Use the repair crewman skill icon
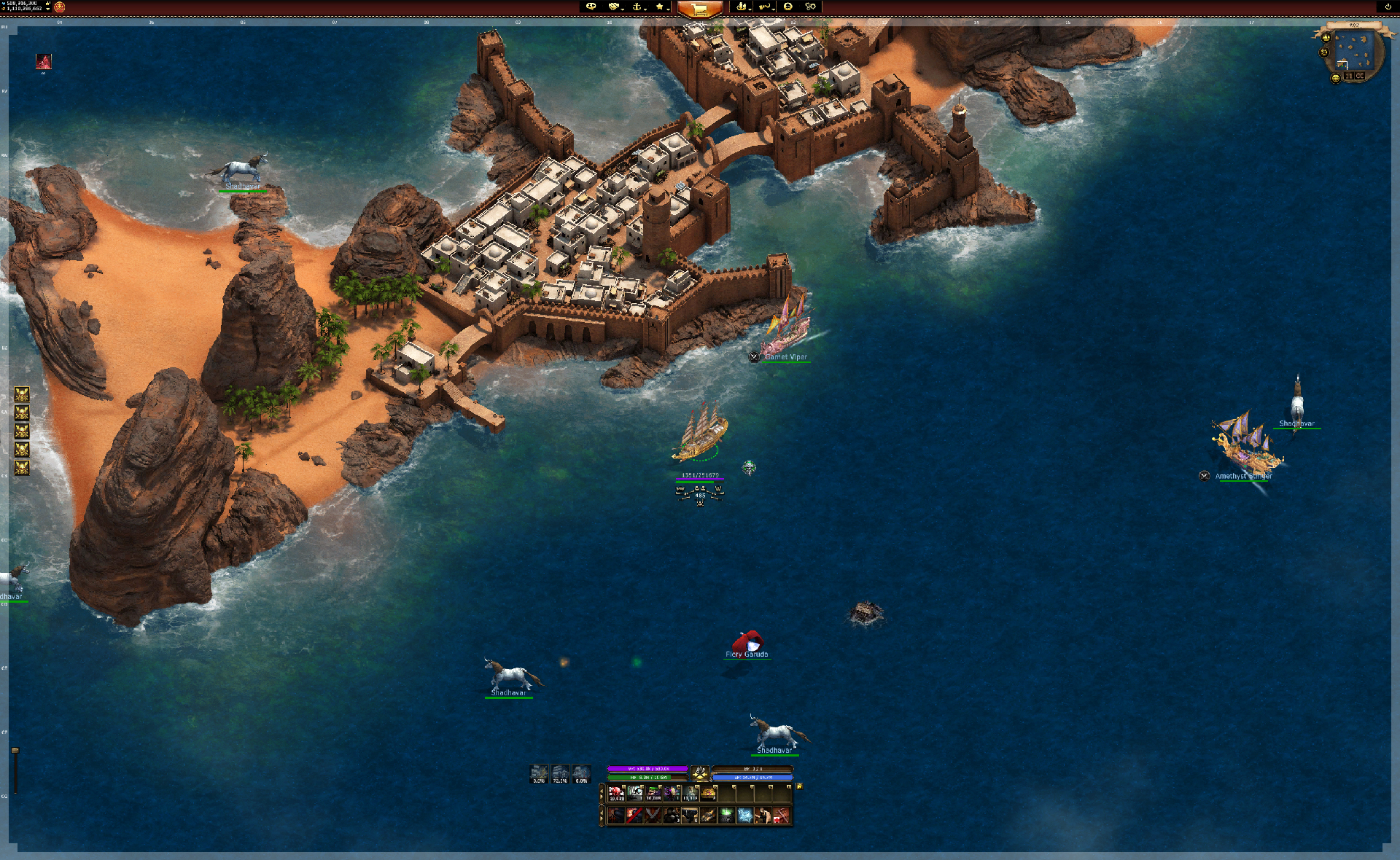 [762, 813]
